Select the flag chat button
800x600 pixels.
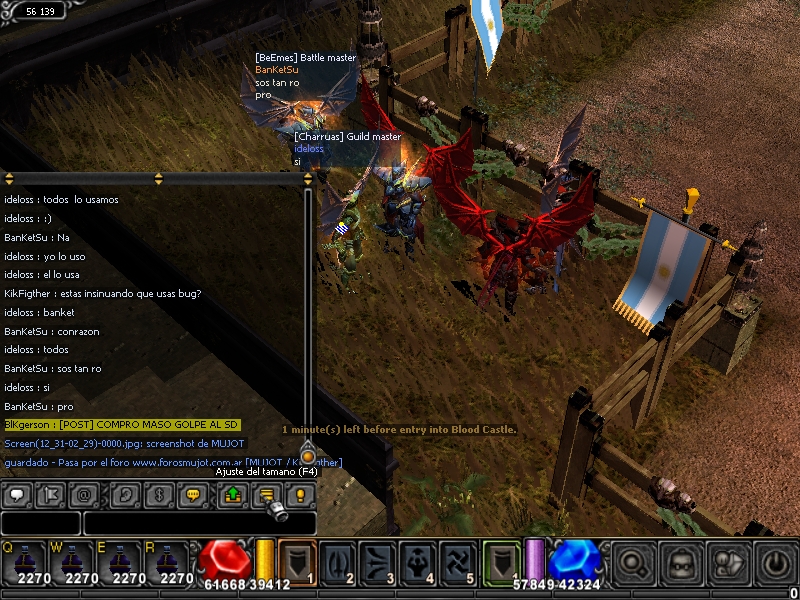coord(50,494)
